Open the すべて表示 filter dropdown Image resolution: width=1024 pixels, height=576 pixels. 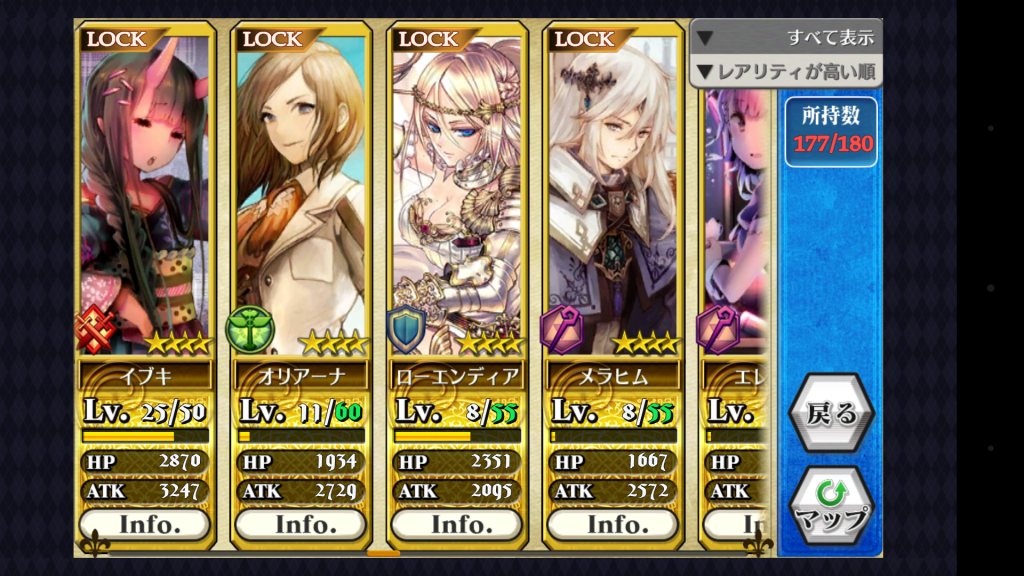coord(786,38)
